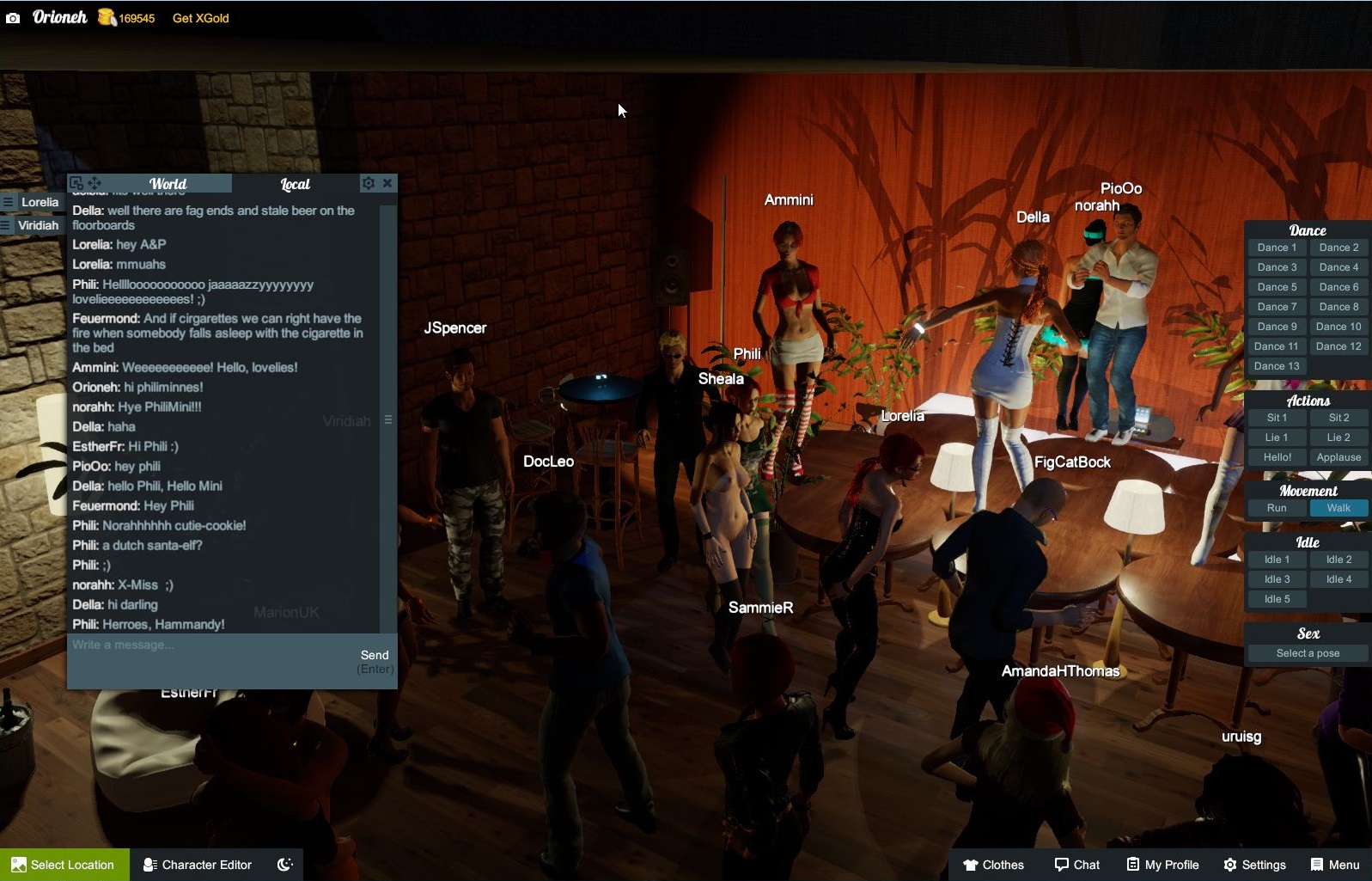Open the Character Editor
This screenshot has height=881, width=1372.
[198, 865]
